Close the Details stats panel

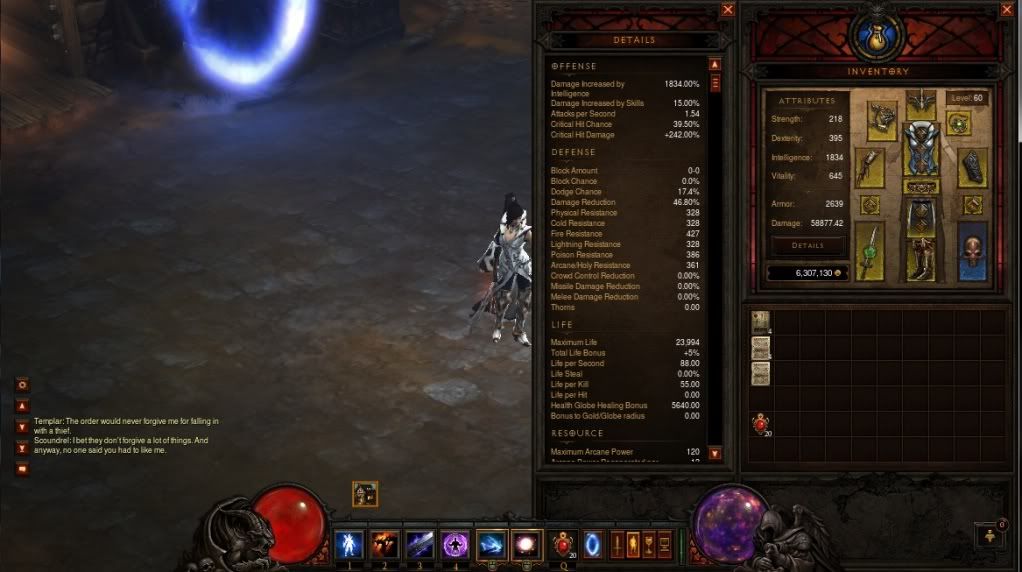coord(727,10)
